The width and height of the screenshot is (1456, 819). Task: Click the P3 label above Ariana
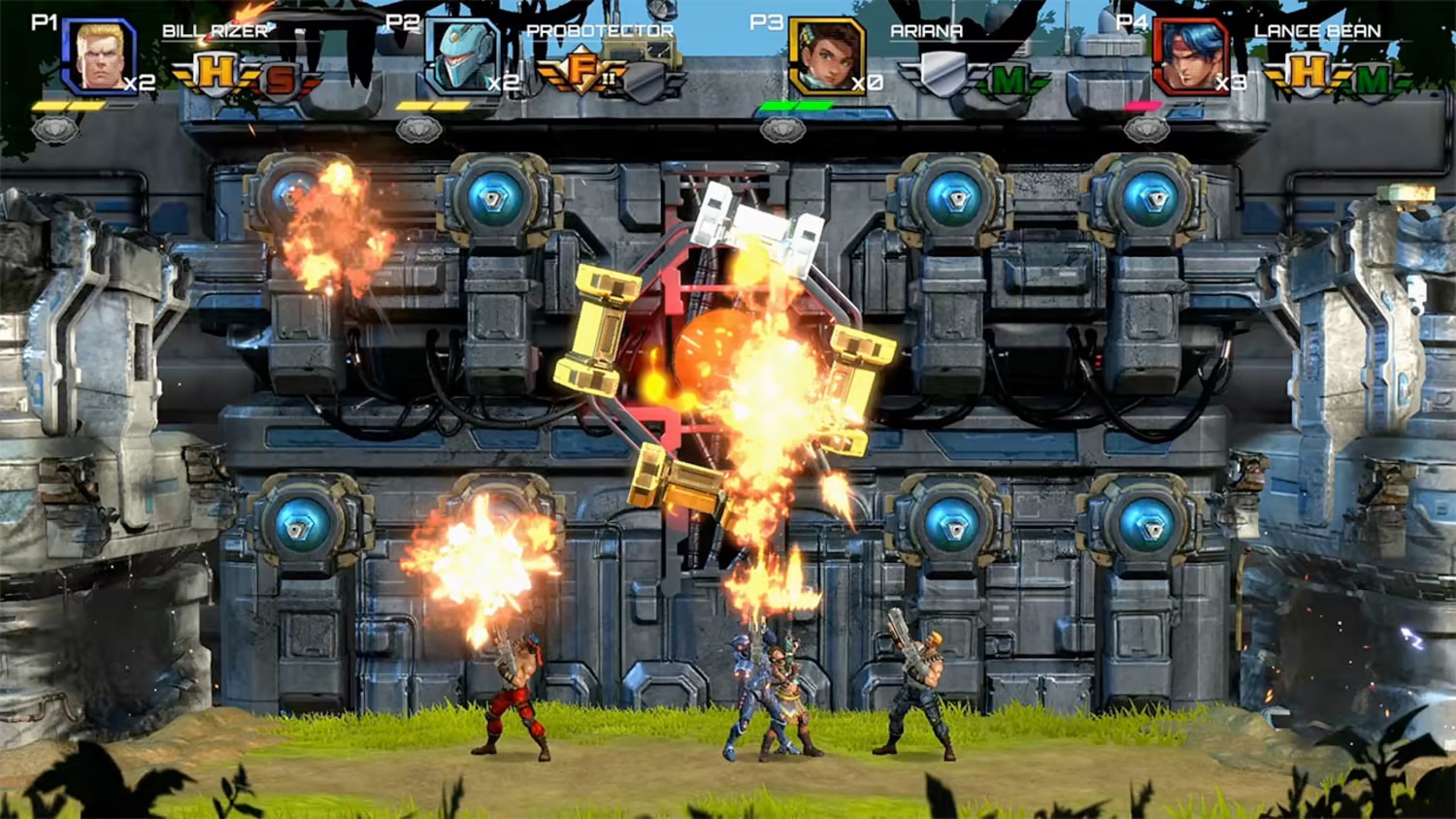click(x=767, y=21)
